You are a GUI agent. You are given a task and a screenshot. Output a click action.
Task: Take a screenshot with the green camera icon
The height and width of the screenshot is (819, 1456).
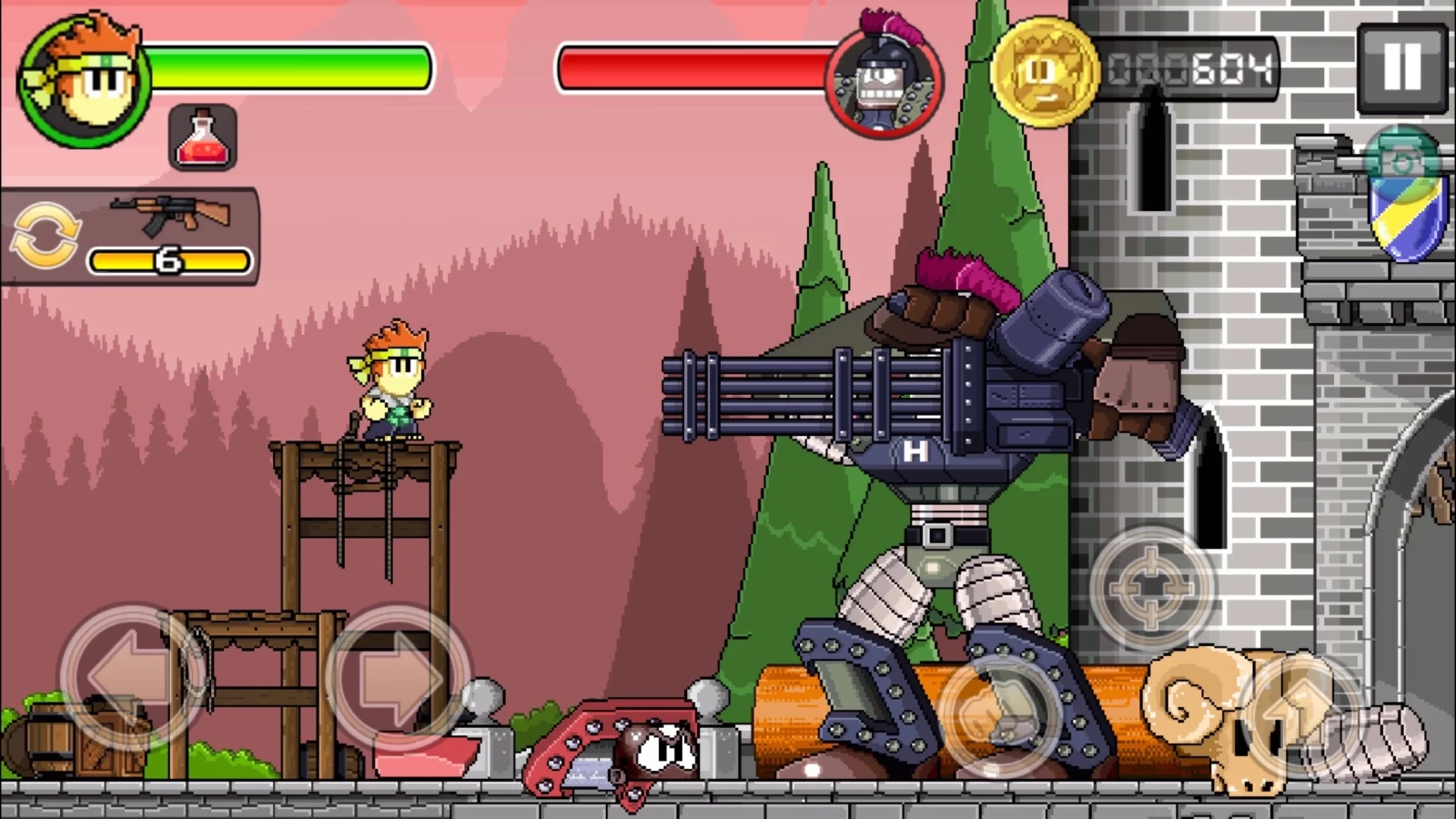(x=1402, y=162)
